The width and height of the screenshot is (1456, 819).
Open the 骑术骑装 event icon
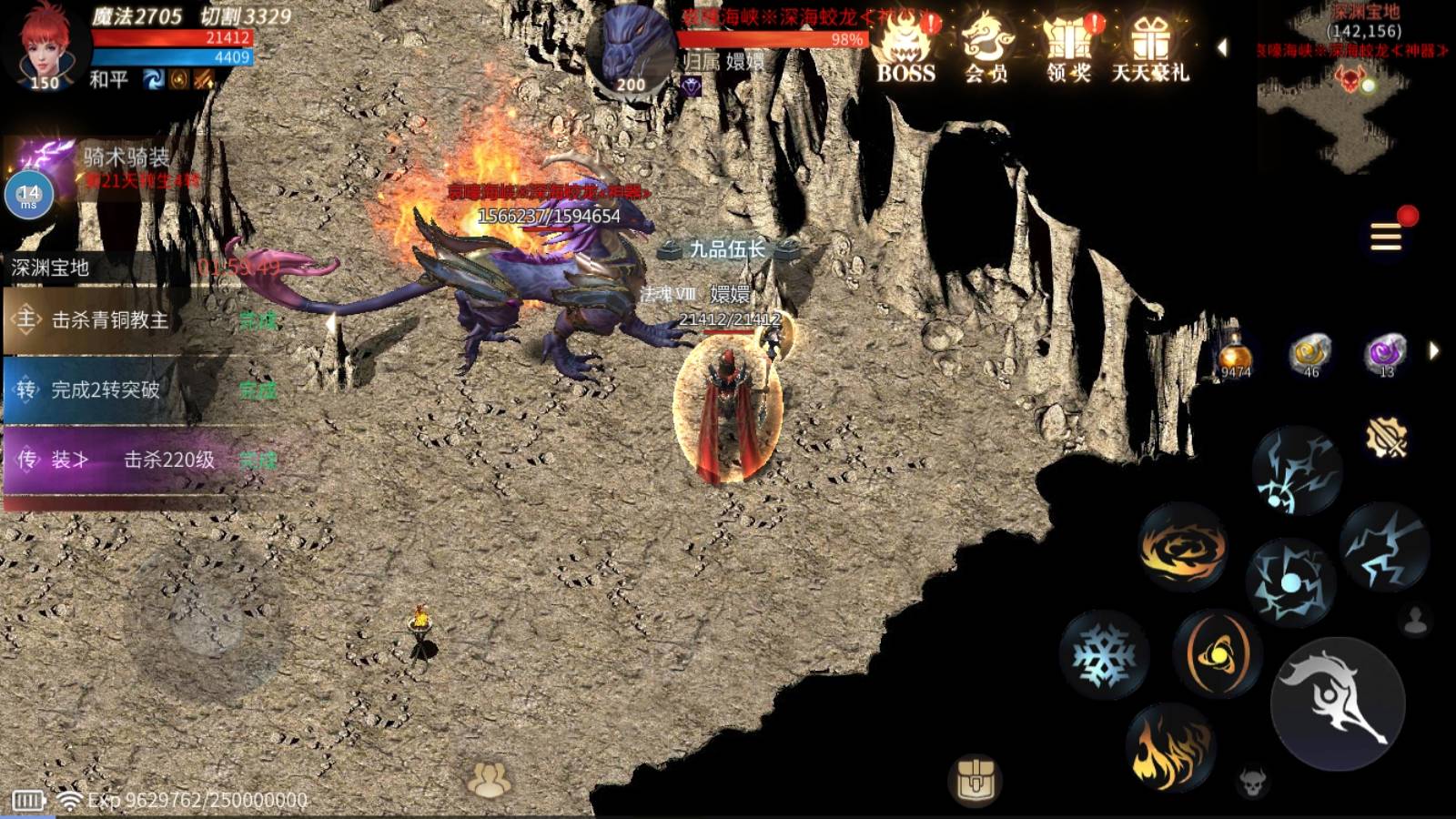pyautogui.click(x=41, y=164)
